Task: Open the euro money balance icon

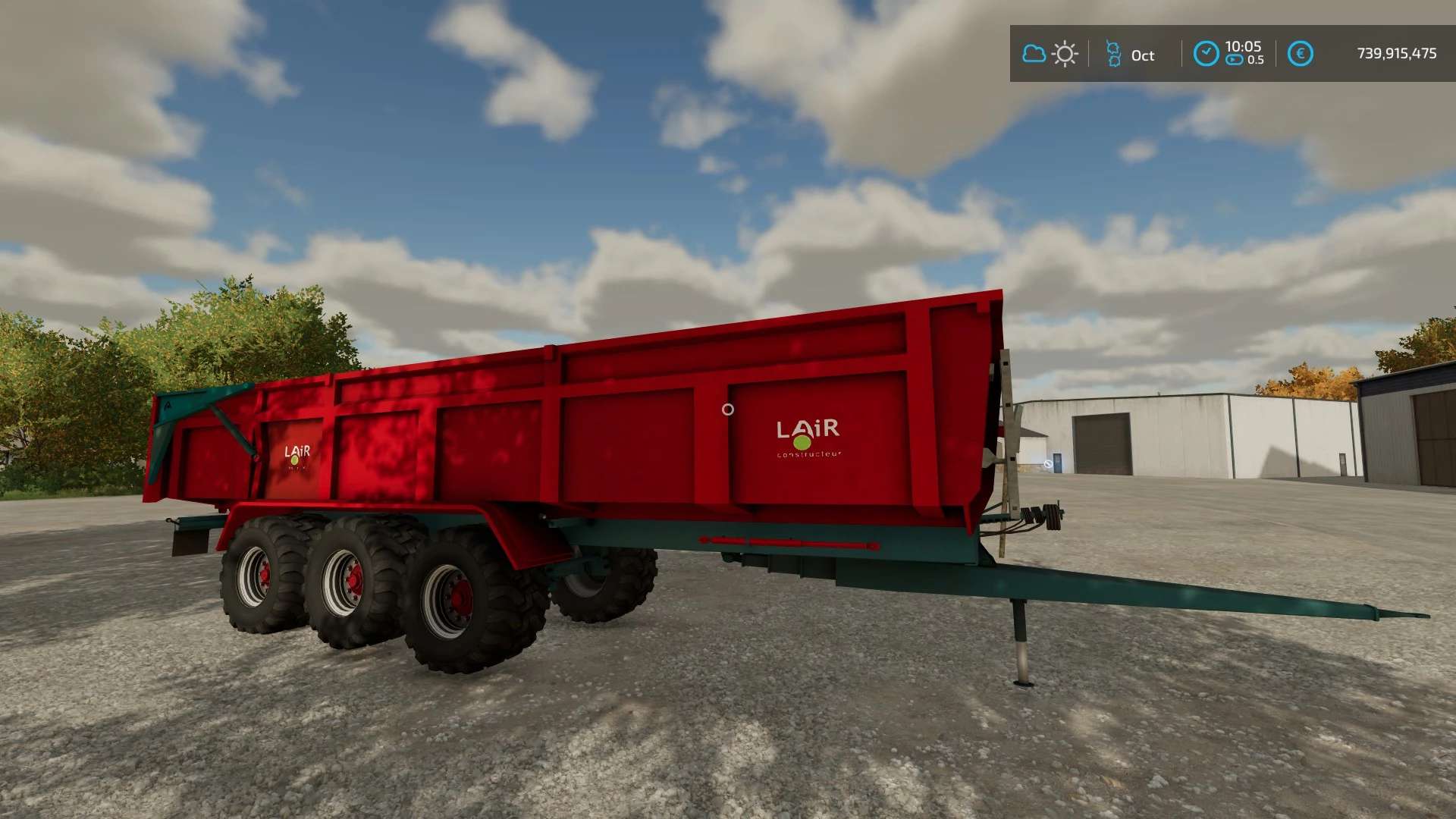Action: tap(1300, 54)
